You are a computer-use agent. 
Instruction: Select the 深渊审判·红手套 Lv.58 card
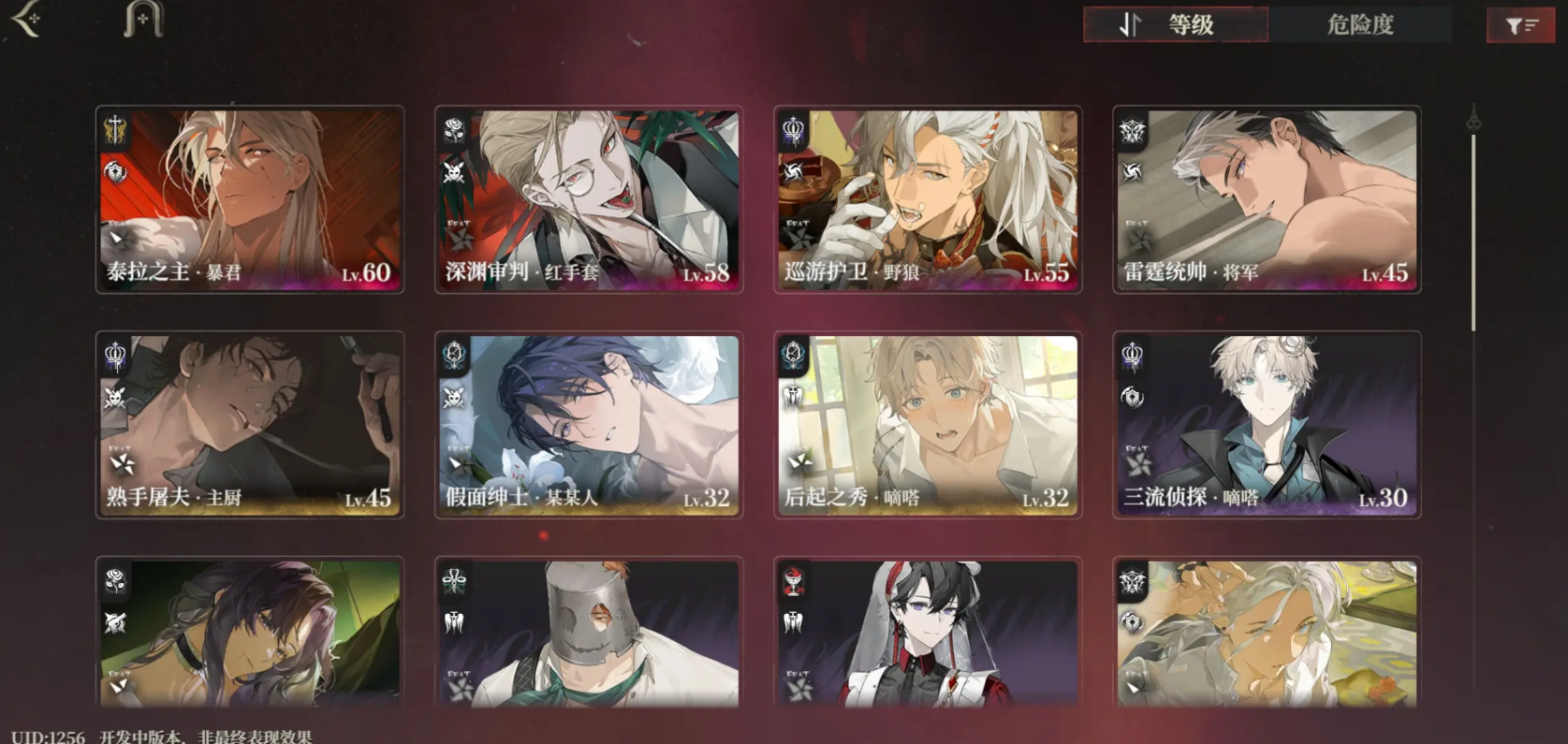[589, 199]
